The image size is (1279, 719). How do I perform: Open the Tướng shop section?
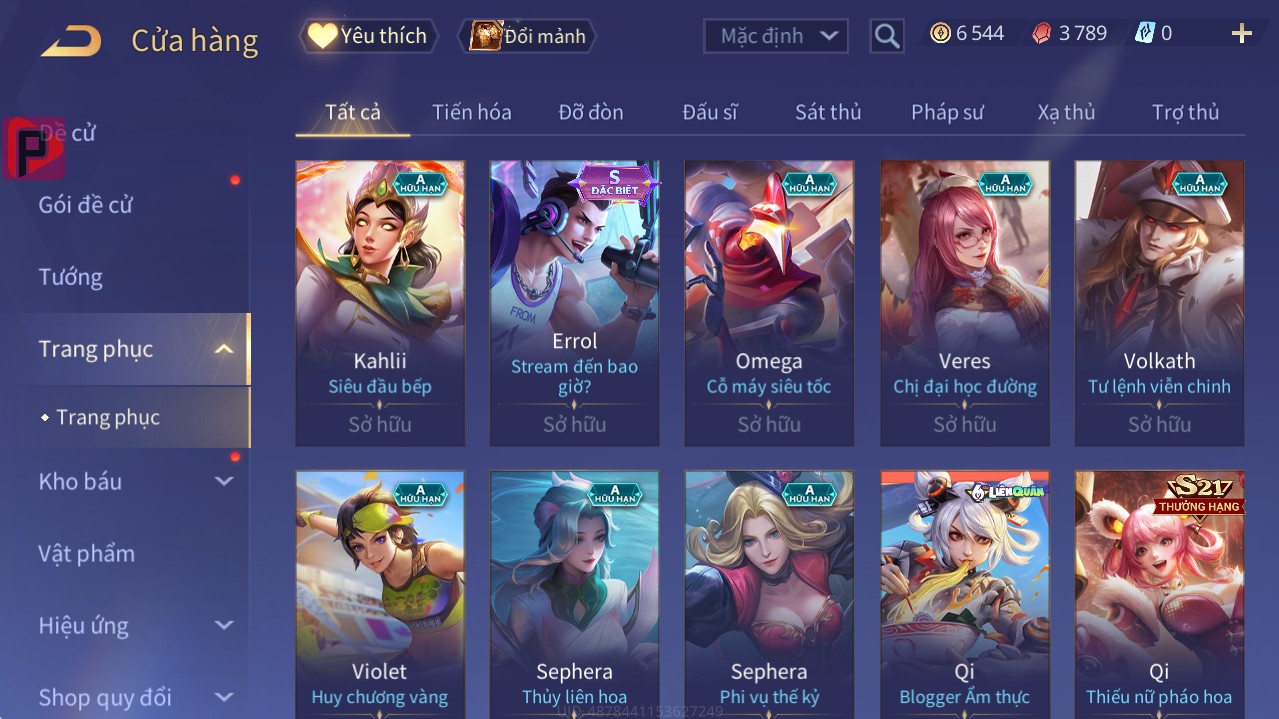coord(70,277)
